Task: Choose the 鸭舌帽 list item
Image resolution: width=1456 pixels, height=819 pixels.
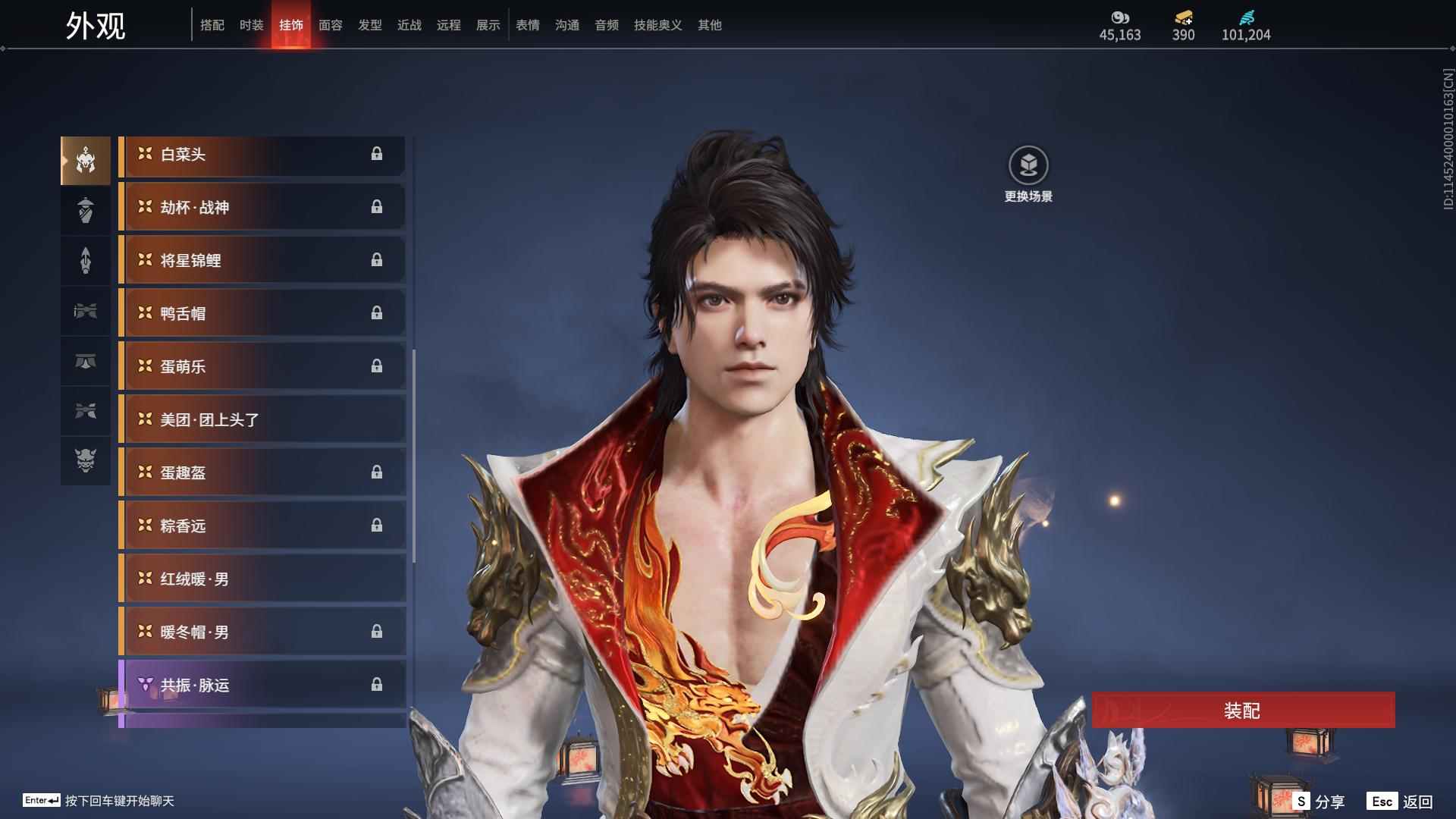Action: tap(262, 314)
